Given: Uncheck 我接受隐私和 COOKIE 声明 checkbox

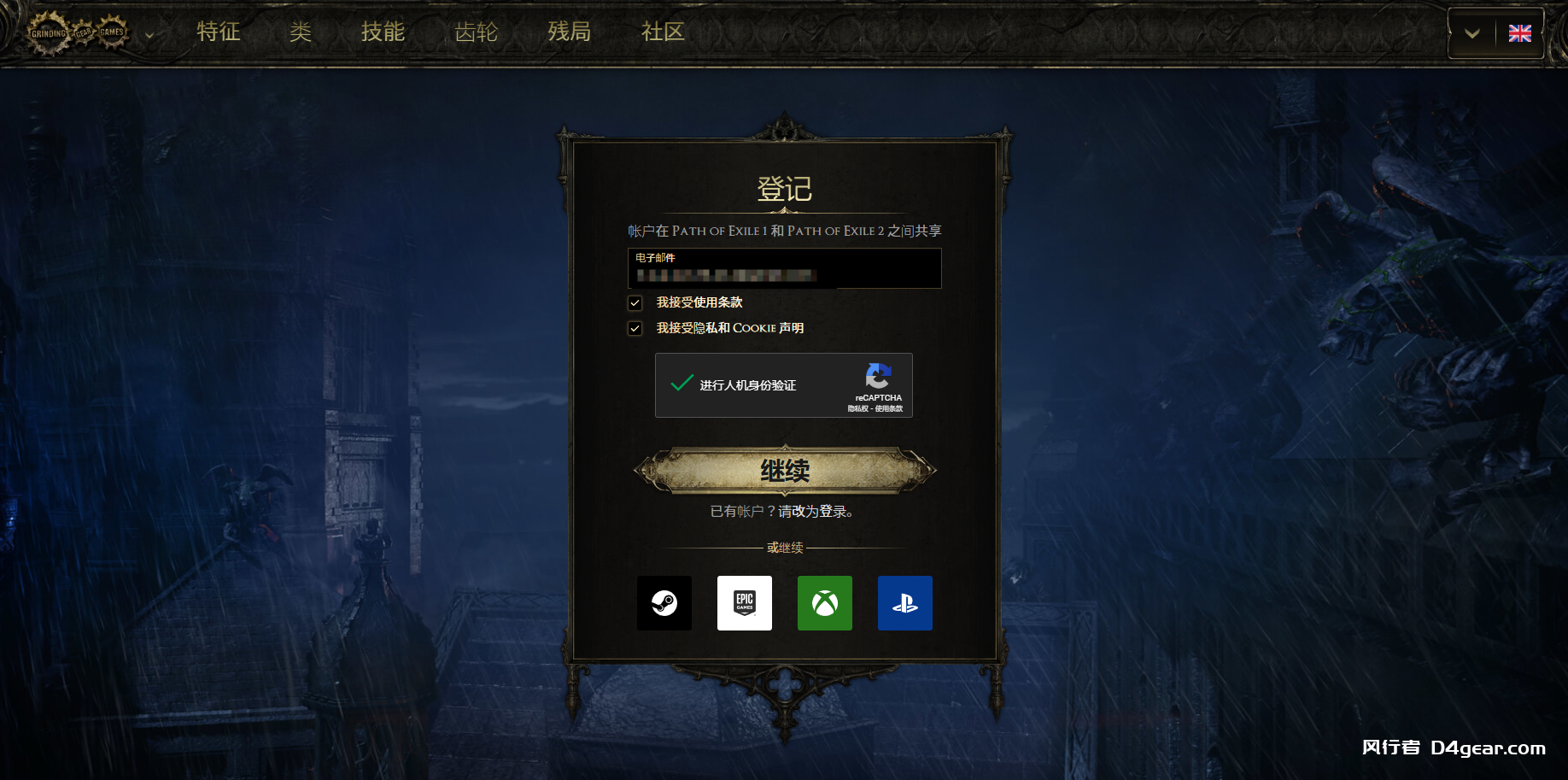Looking at the screenshot, I should pos(635,328).
